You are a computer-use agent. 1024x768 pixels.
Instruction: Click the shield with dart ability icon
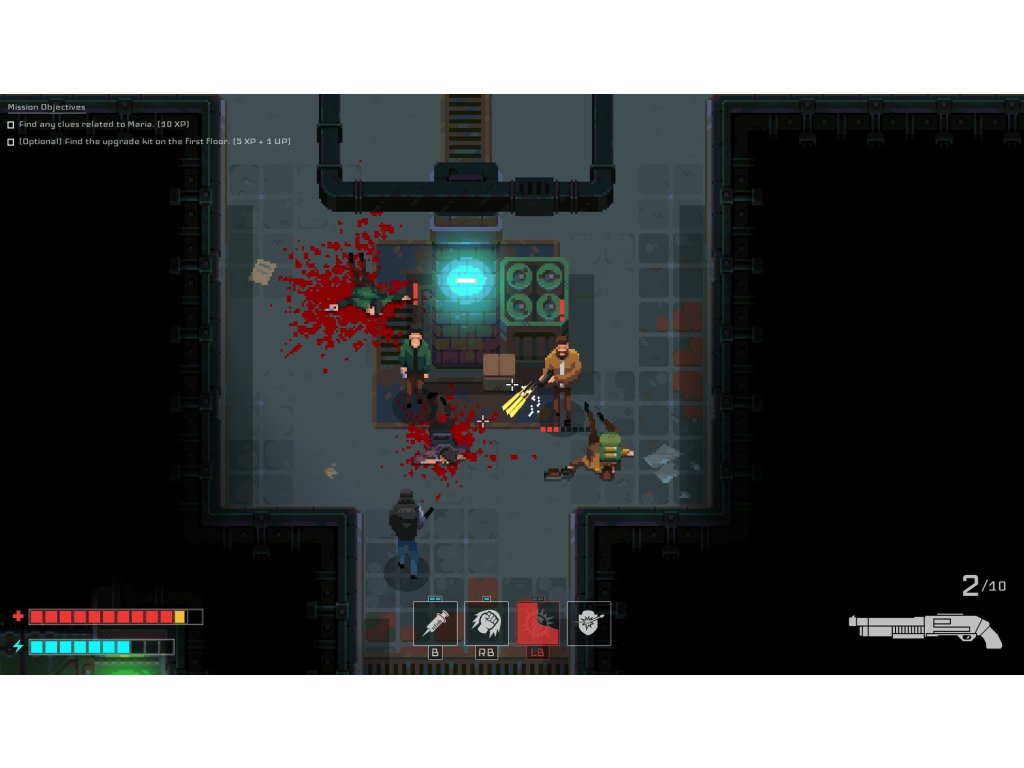(589, 623)
